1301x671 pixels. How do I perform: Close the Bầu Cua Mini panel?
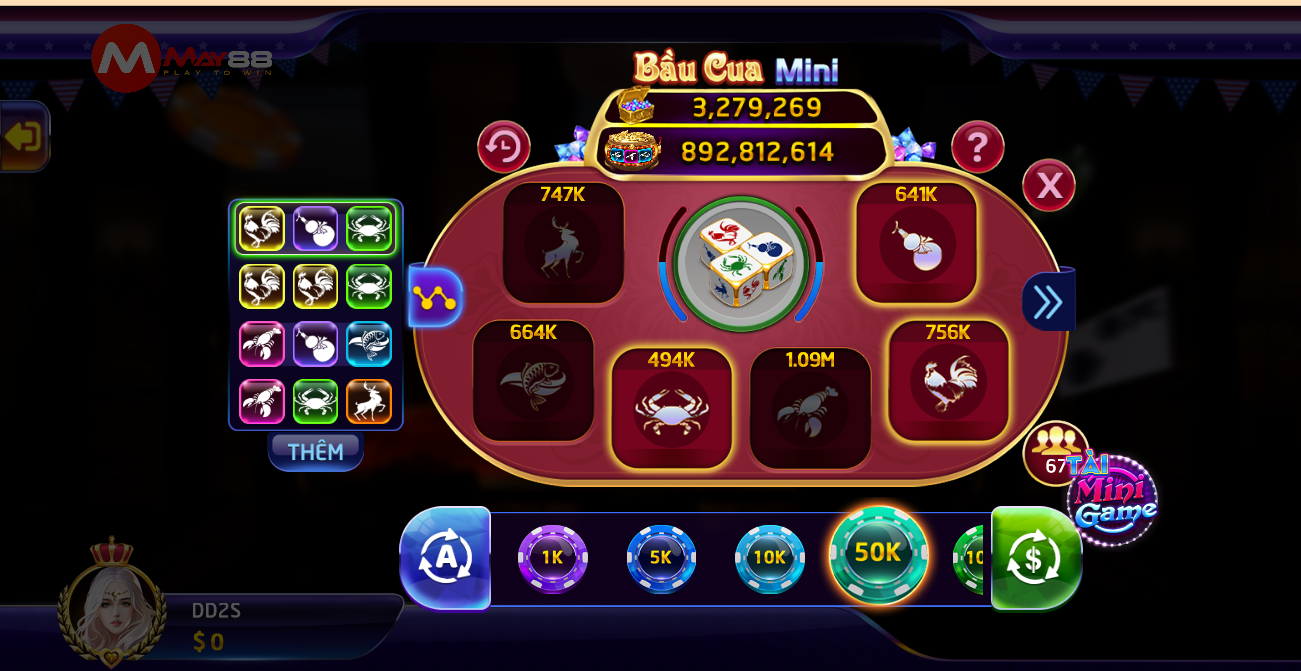(1048, 185)
